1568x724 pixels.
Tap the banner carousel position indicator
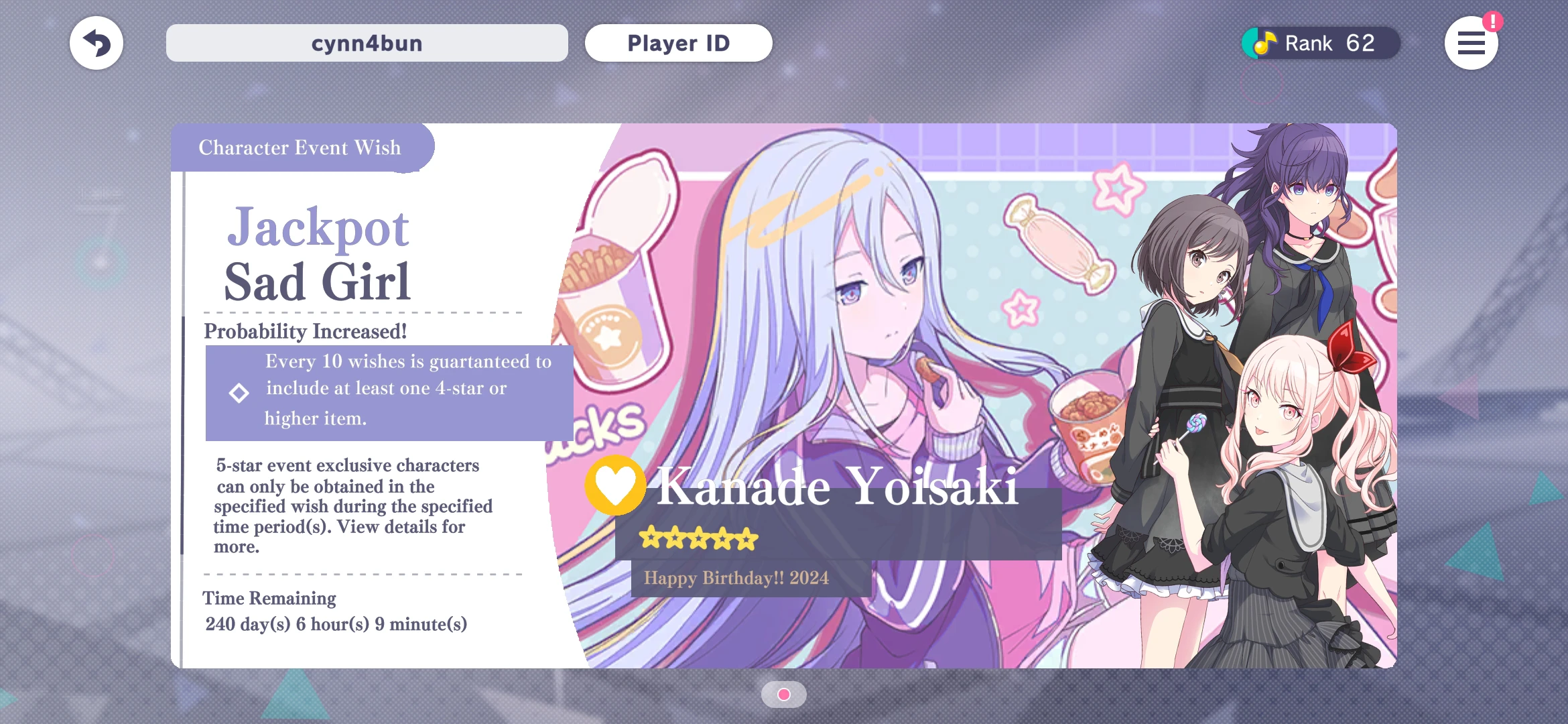pyautogui.click(x=784, y=695)
